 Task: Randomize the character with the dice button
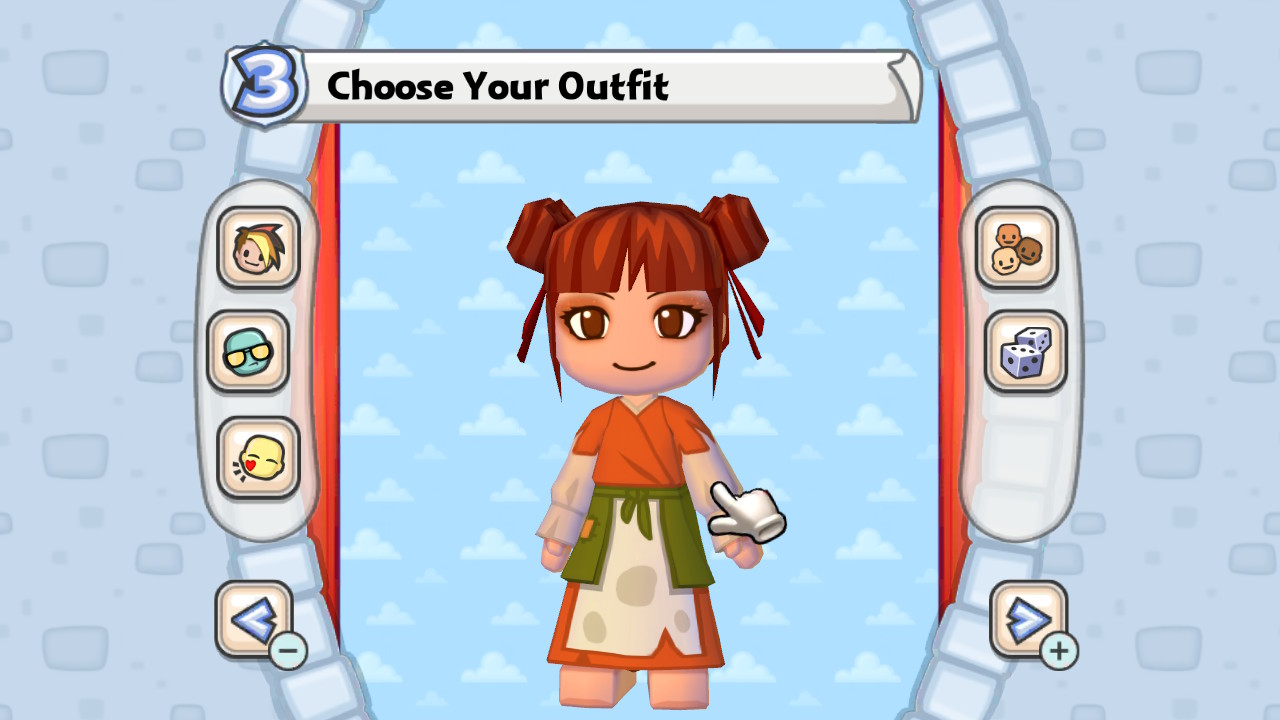[1026, 351]
